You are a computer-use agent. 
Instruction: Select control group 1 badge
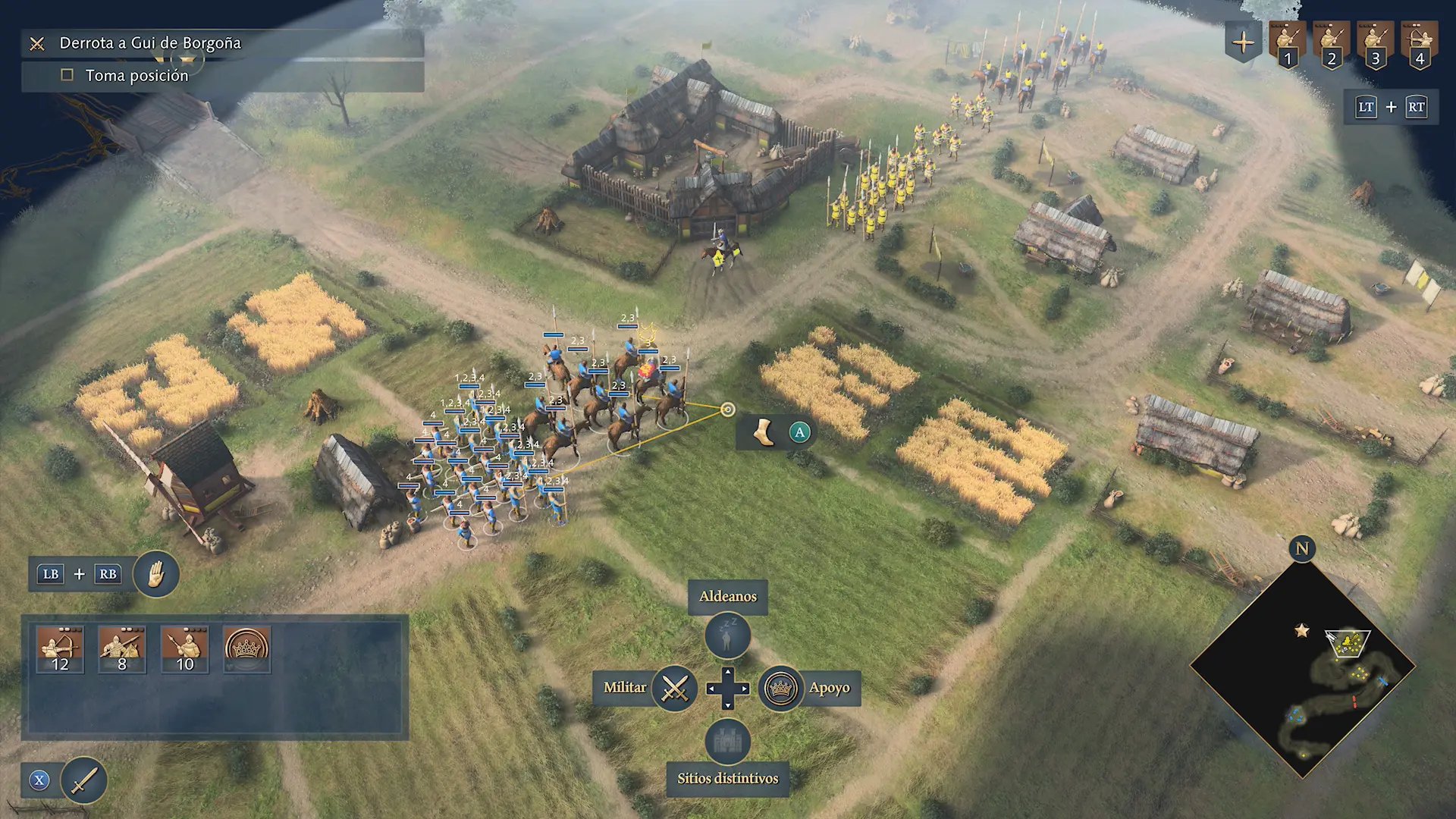(1287, 44)
